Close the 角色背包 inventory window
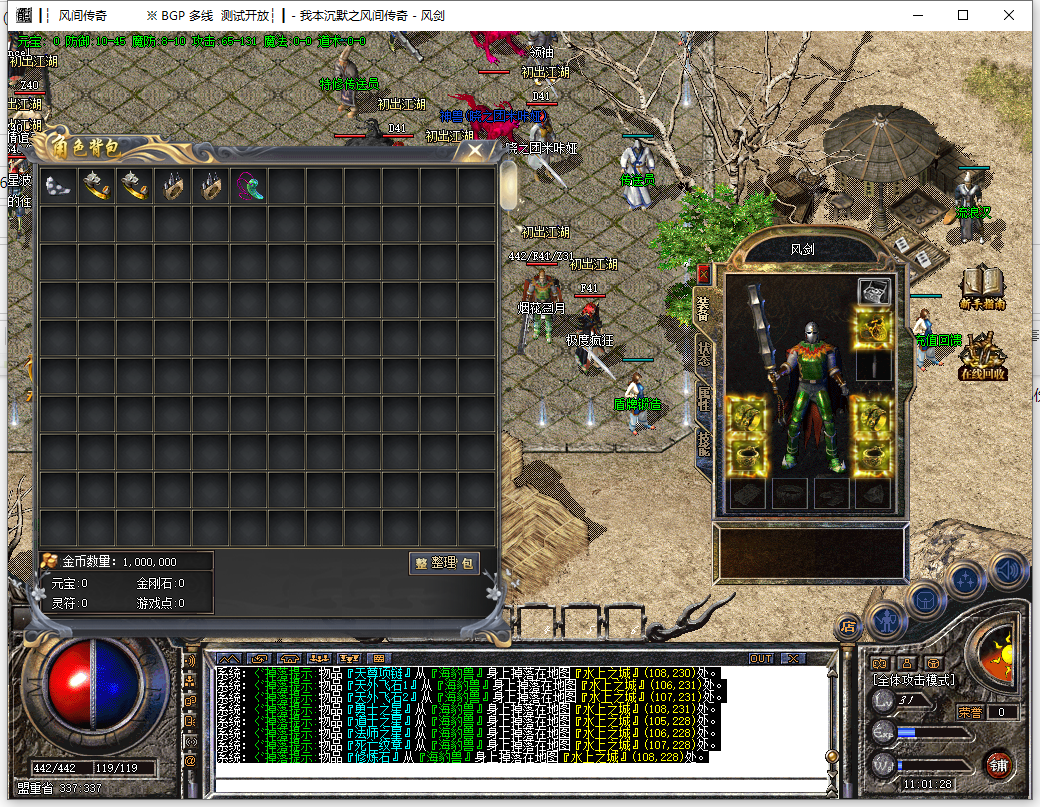Screen dimensions: 1040x807 [x=476, y=150]
